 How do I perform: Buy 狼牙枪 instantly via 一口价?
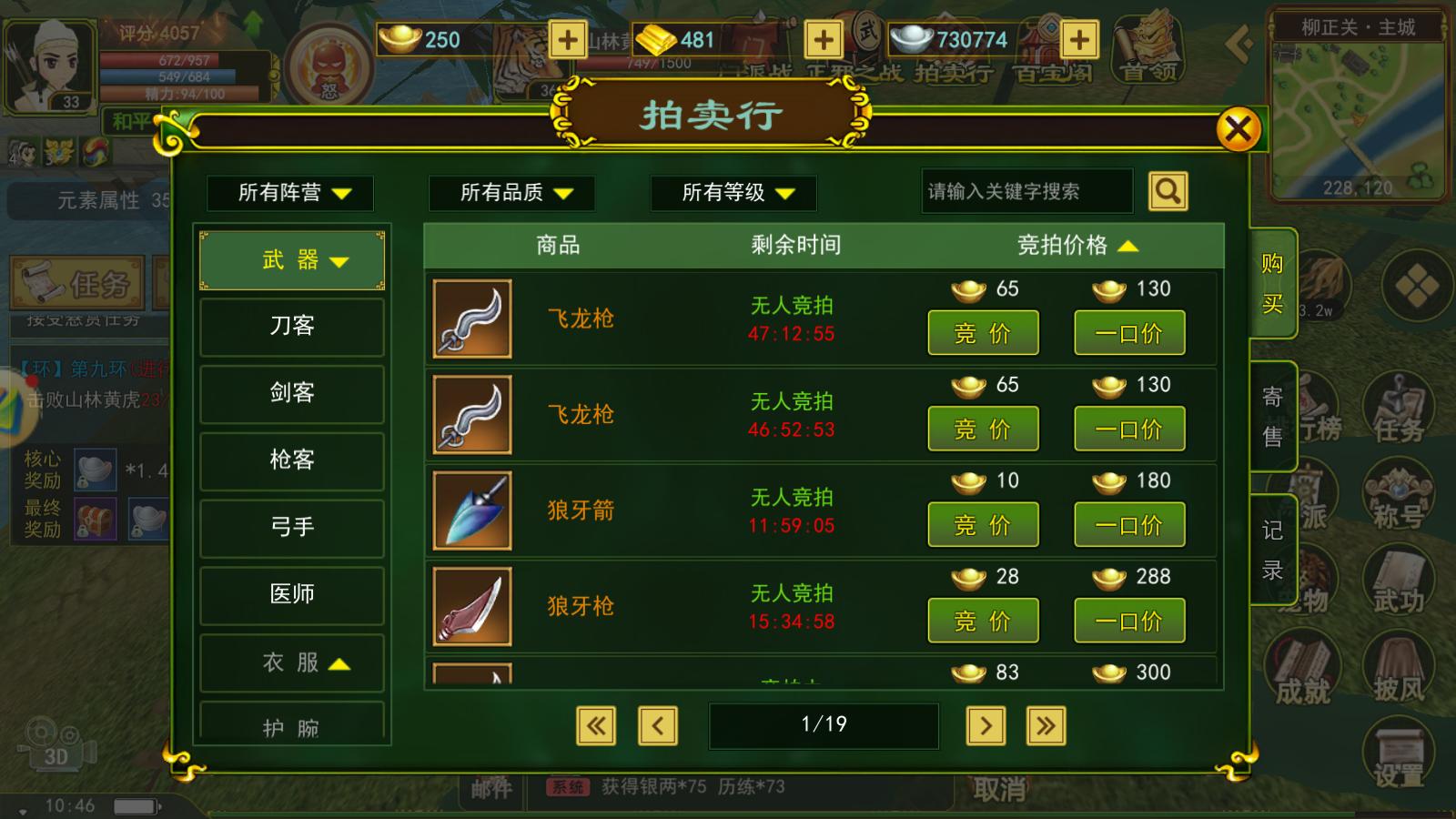[x=1130, y=620]
